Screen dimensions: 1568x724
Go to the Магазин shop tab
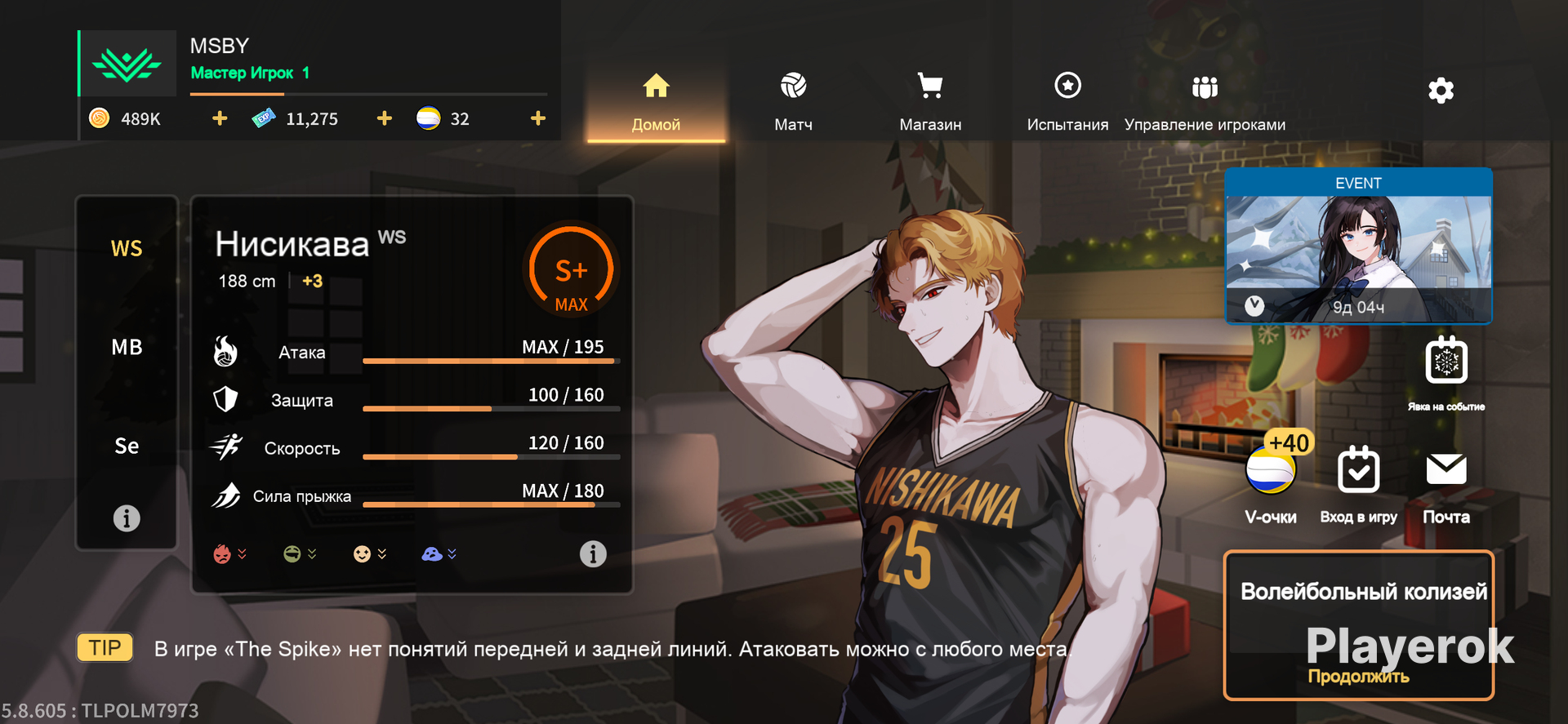coord(930,102)
